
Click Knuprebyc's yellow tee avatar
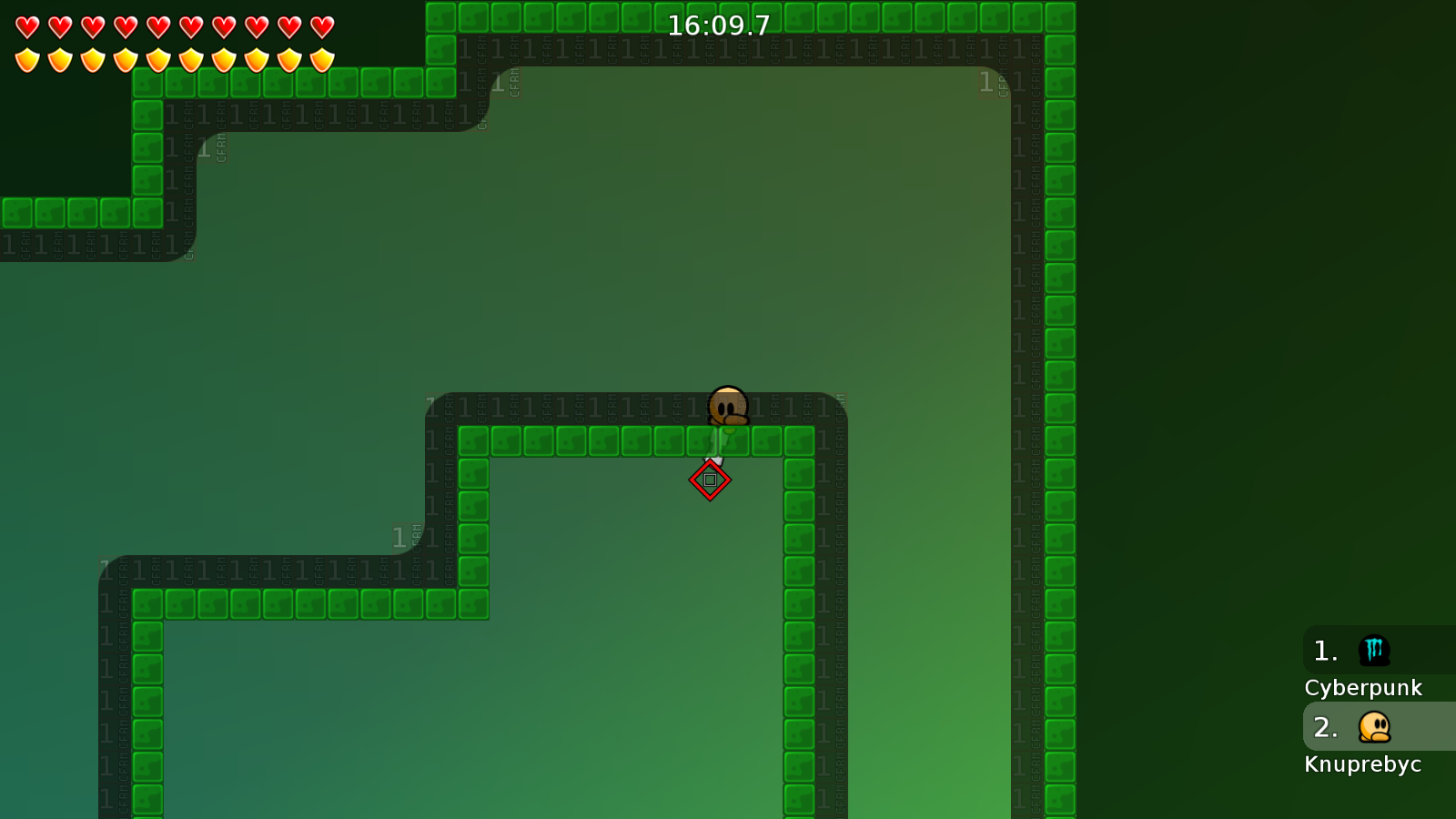click(x=1374, y=727)
